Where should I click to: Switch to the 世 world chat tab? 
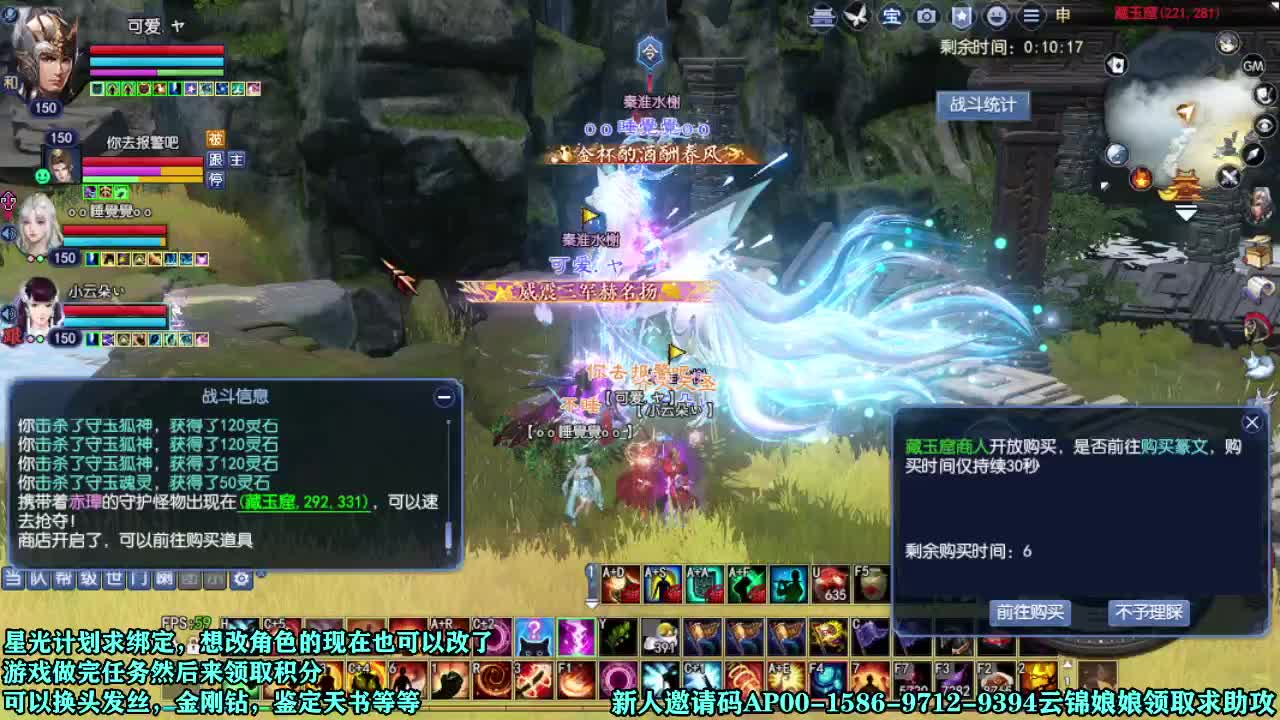115,578
